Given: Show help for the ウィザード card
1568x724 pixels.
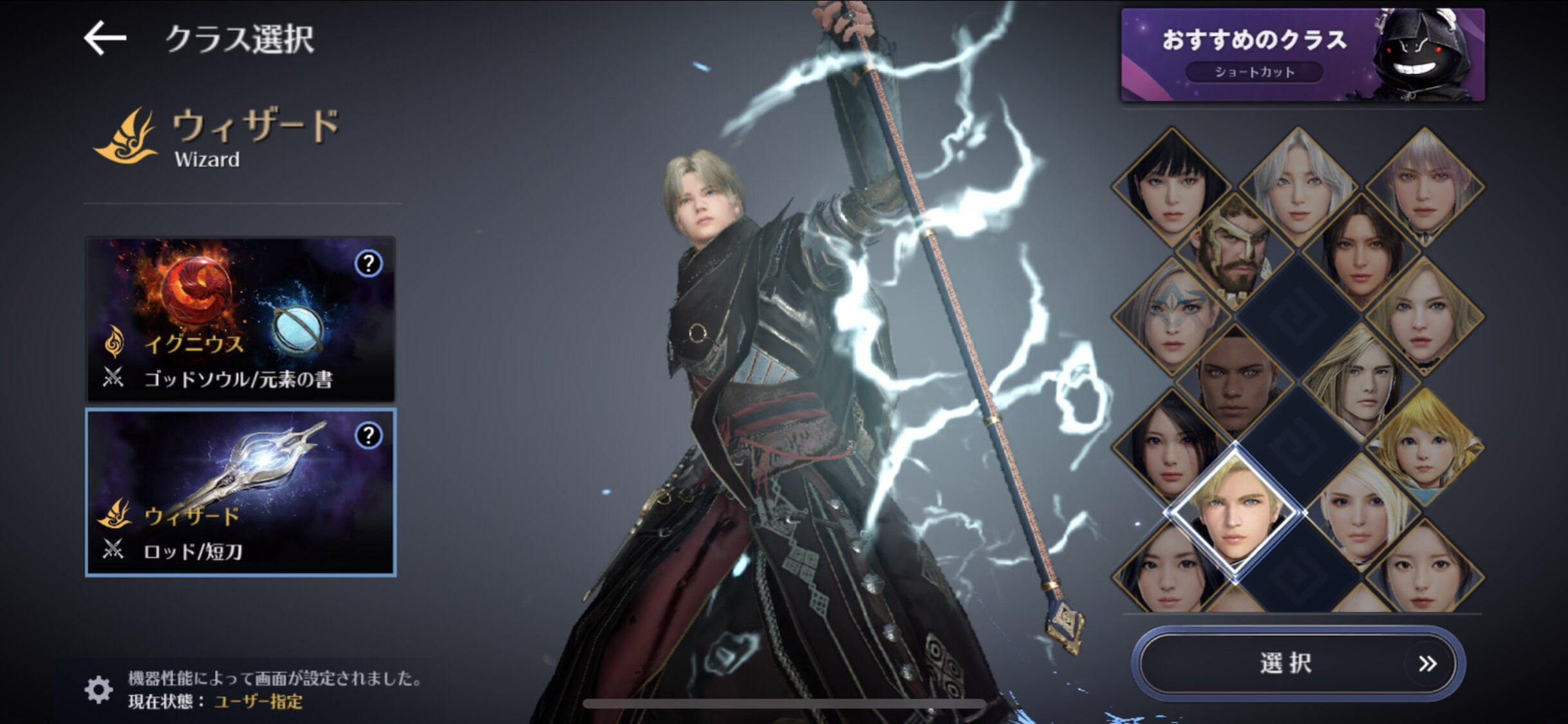Looking at the screenshot, I should click(368, 436).
